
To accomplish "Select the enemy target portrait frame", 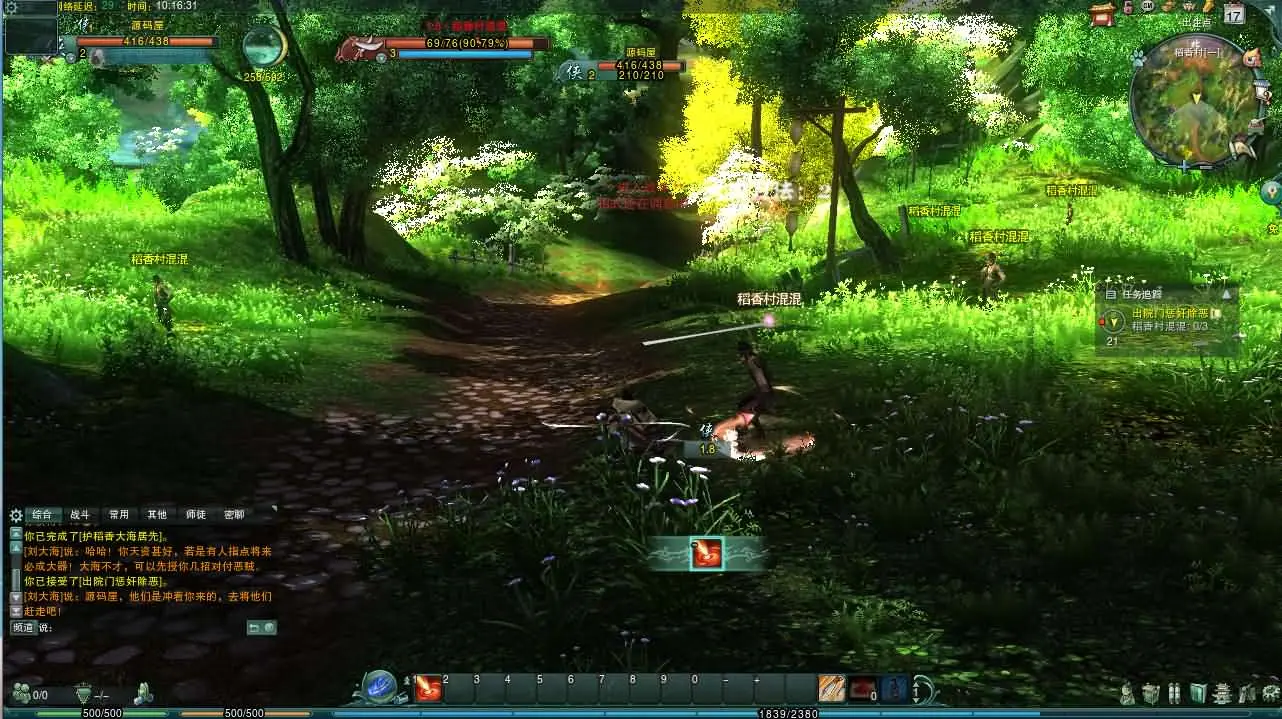I will click(x=361, y=48).
